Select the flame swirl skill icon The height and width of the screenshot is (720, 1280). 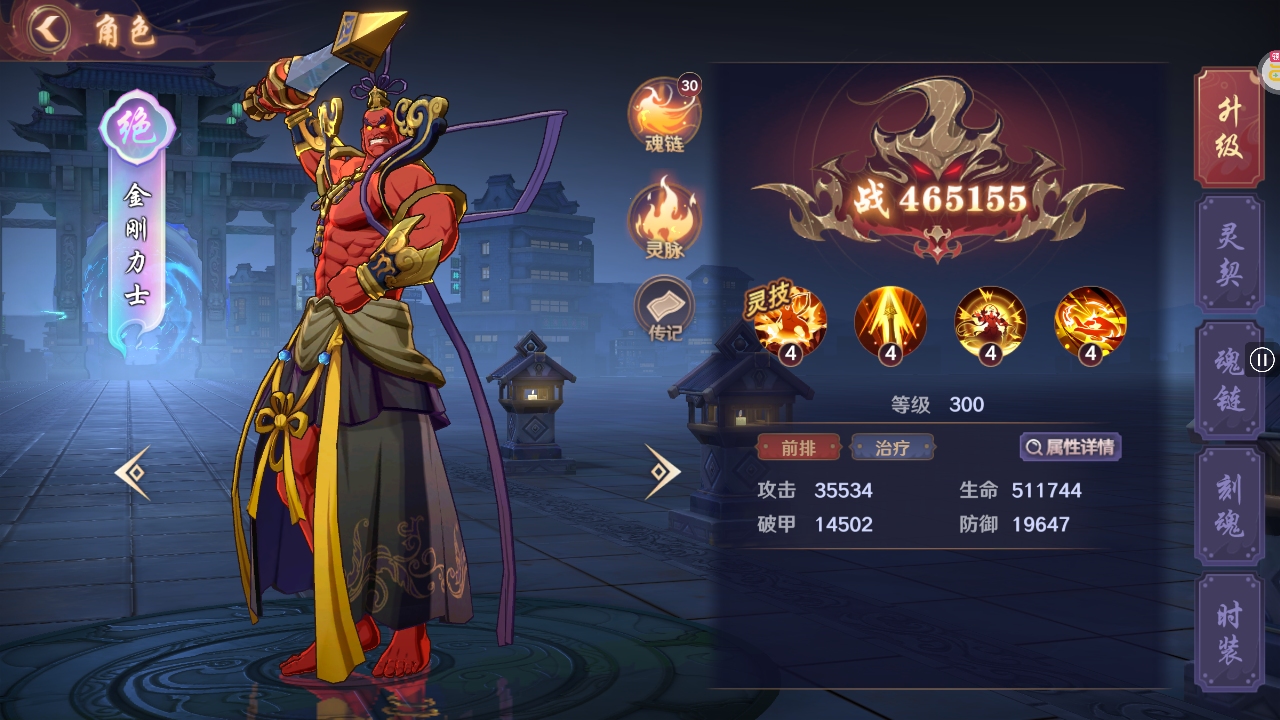[1088, 322]
